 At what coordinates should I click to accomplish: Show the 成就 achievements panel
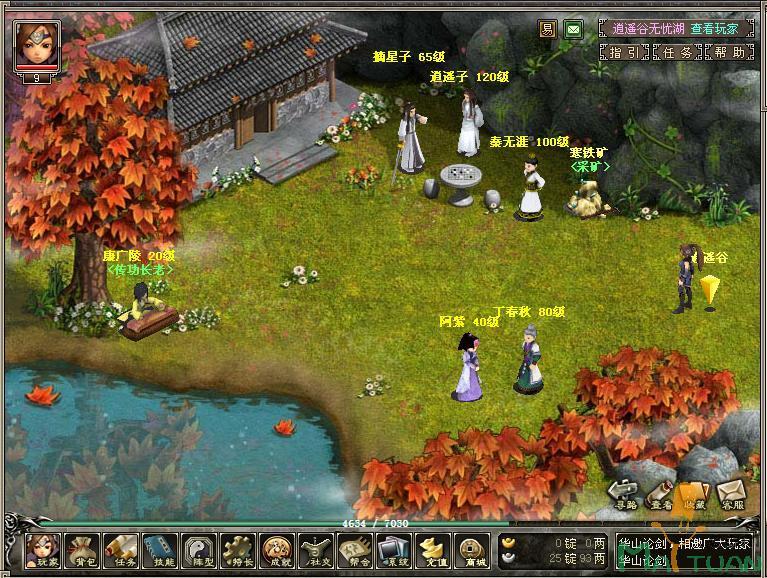click(x=276, y=550)
